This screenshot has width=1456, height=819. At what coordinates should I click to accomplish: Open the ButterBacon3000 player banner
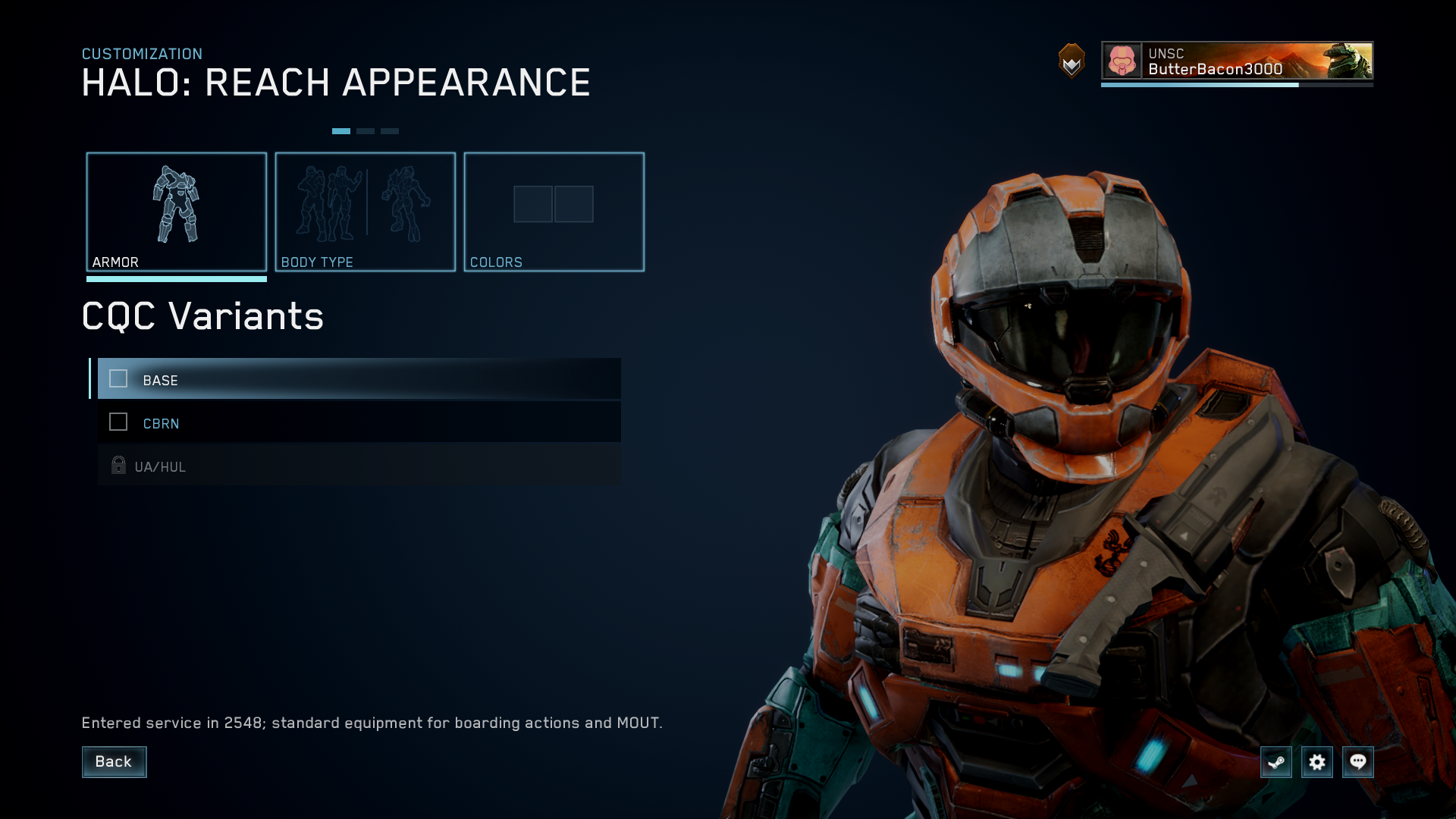1236,62
